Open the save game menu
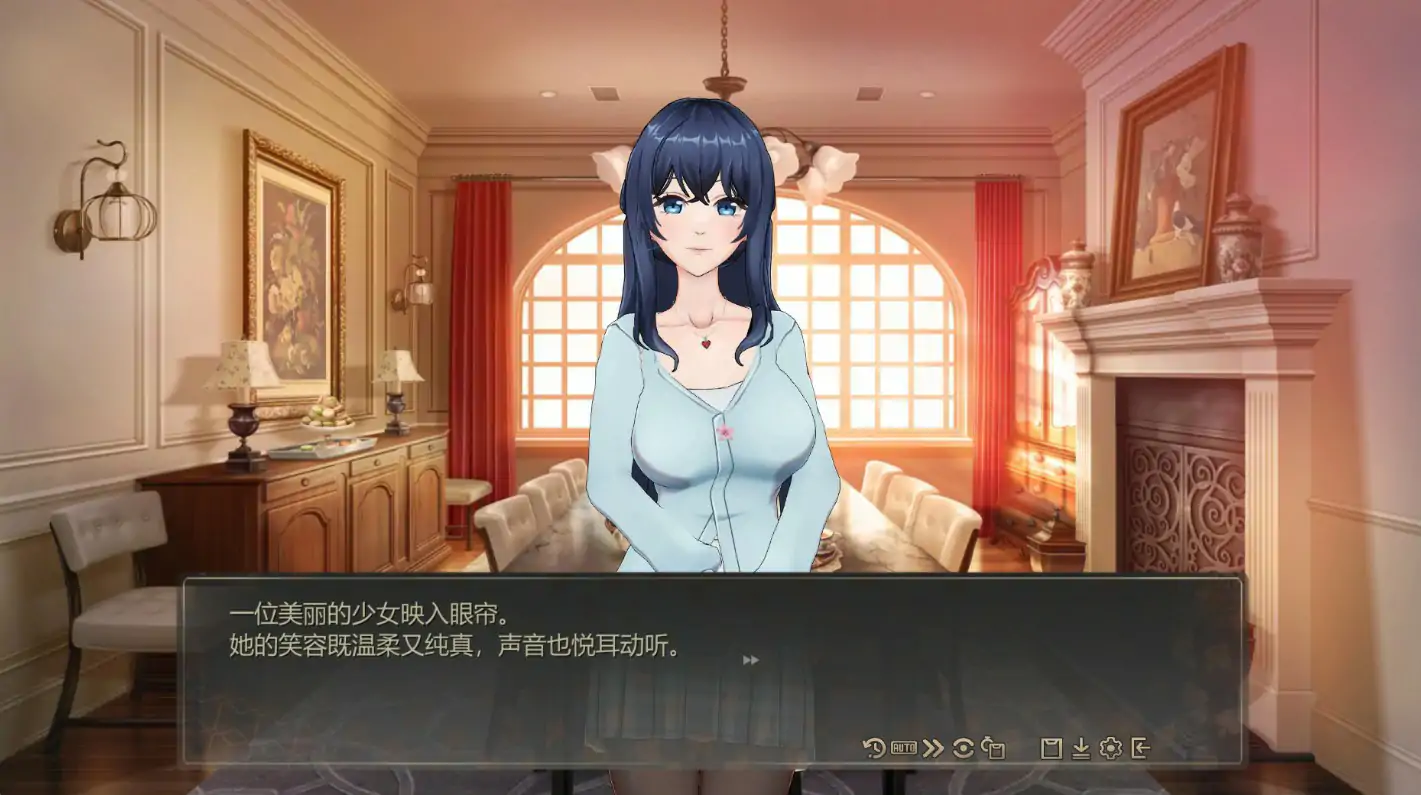Screen dimensions: 1421x795 1051,748
